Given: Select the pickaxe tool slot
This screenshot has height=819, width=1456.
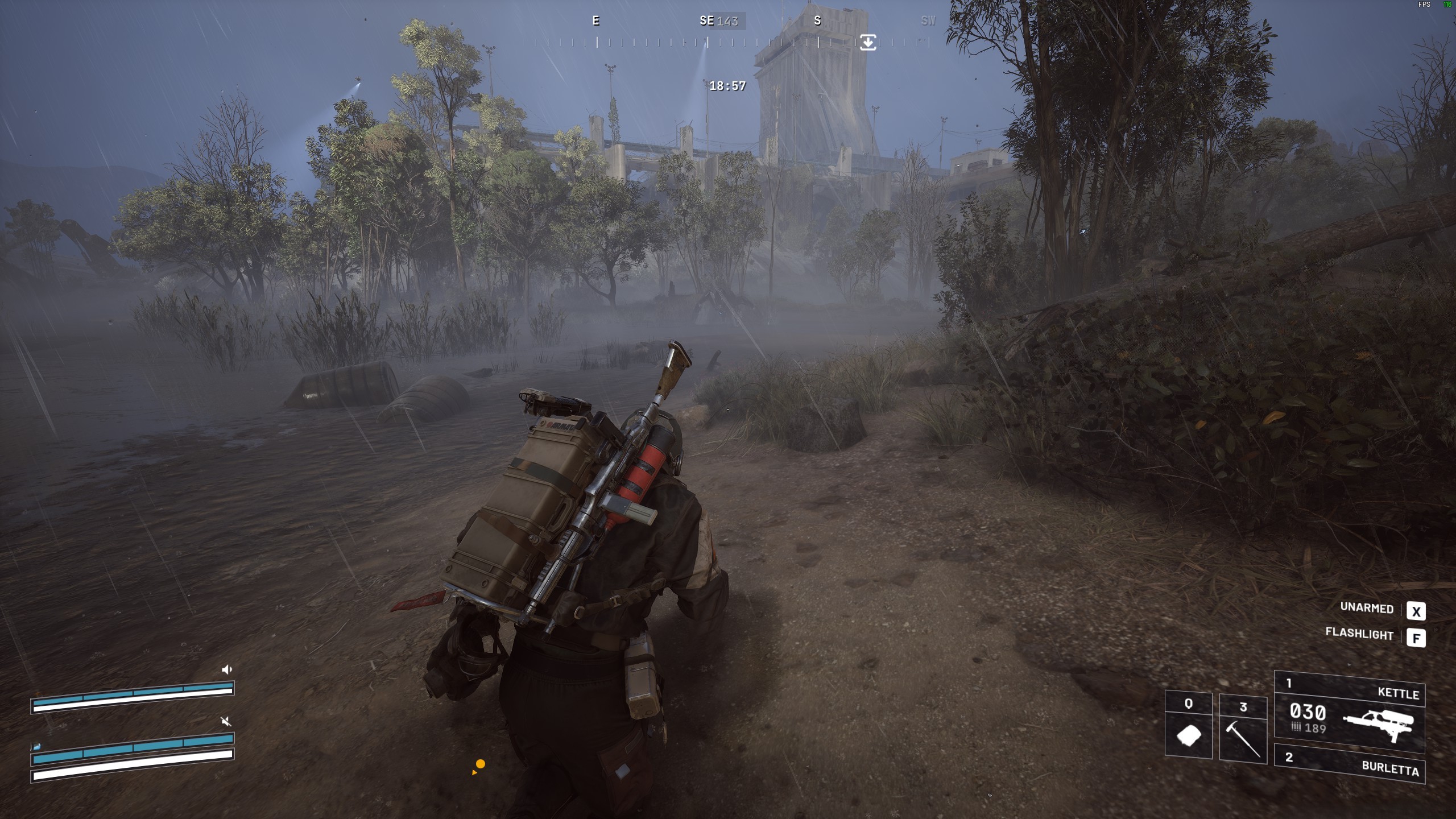Looking at the screenshot, I should click(x=1243, y=729).
